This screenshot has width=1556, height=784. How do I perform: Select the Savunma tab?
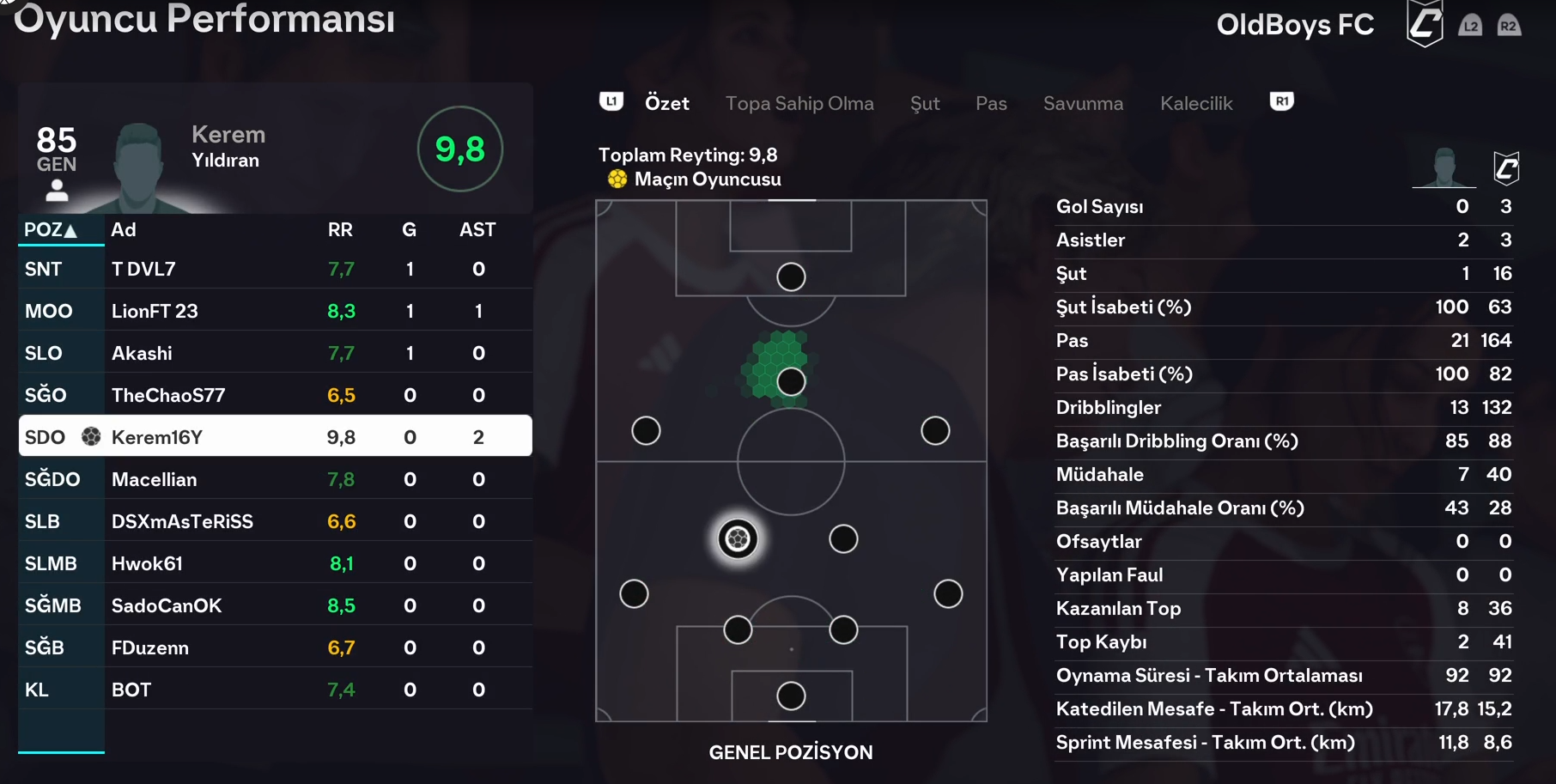point(1083,104)
